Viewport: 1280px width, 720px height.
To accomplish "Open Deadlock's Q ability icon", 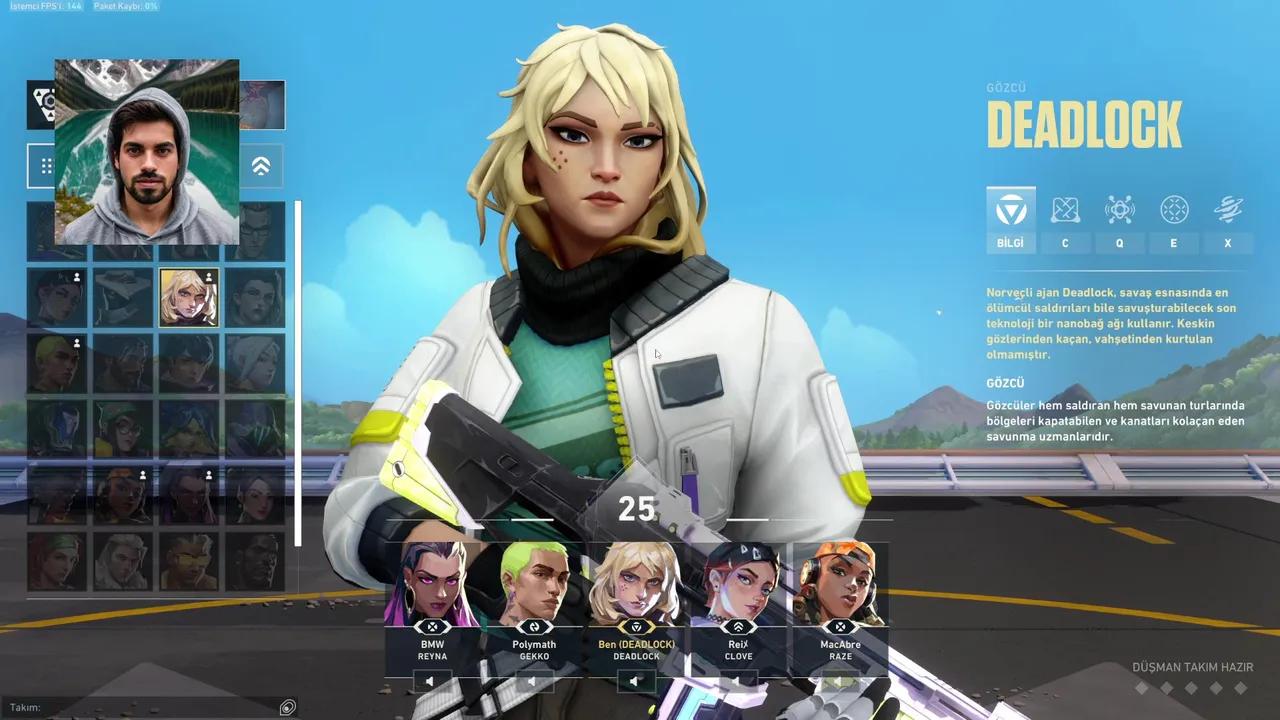I will point(1119,210).
